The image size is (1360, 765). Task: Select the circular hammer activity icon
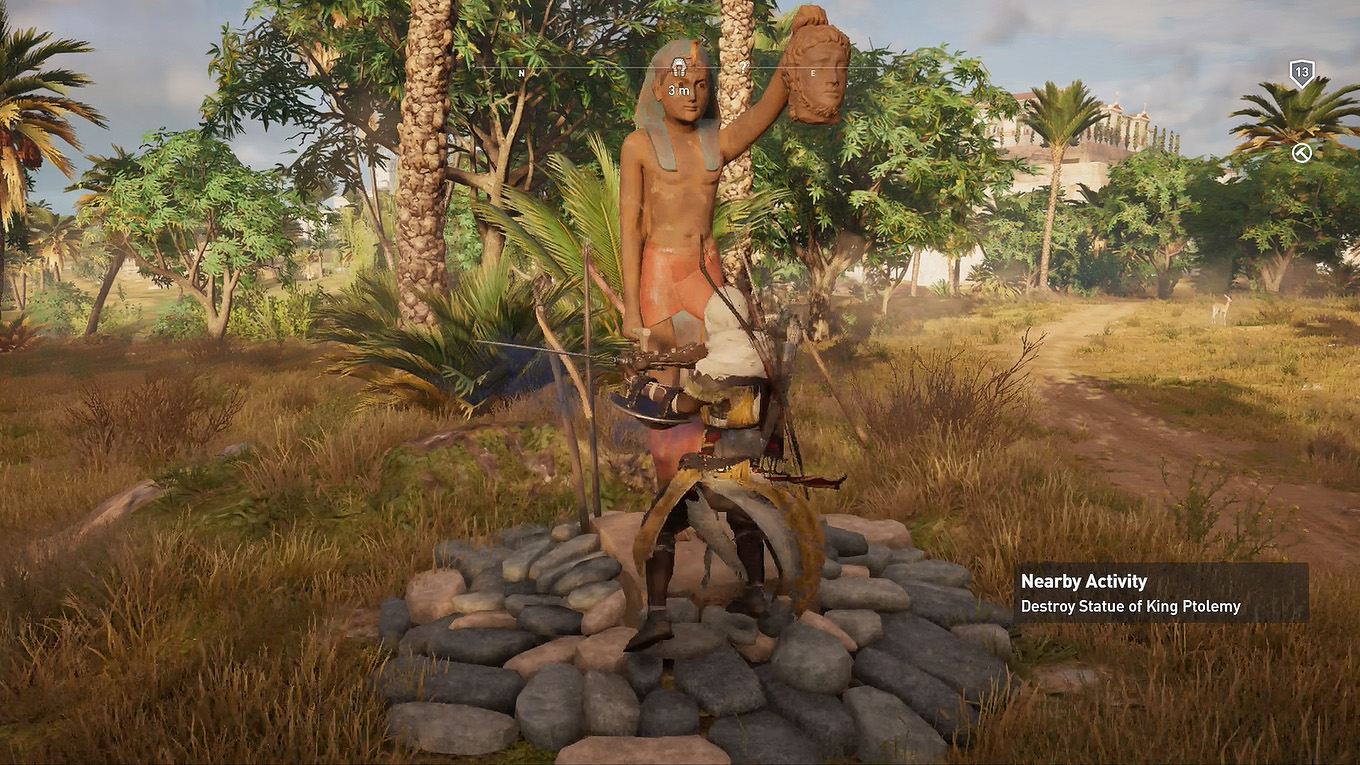(1302, 152)
